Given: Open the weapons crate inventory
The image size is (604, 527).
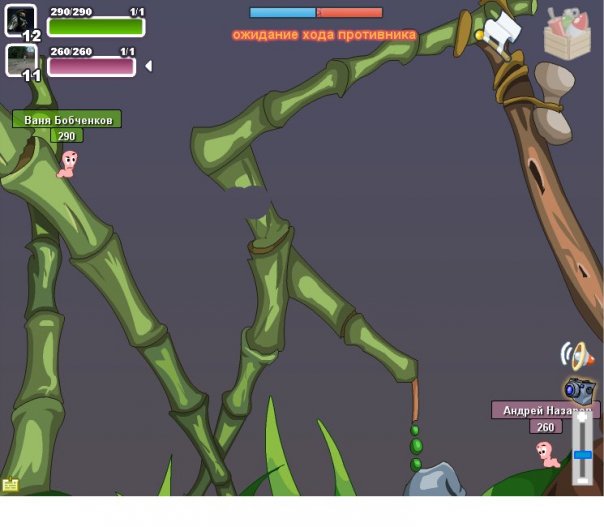Looking at the screenshot, I should tap(567, 33).
